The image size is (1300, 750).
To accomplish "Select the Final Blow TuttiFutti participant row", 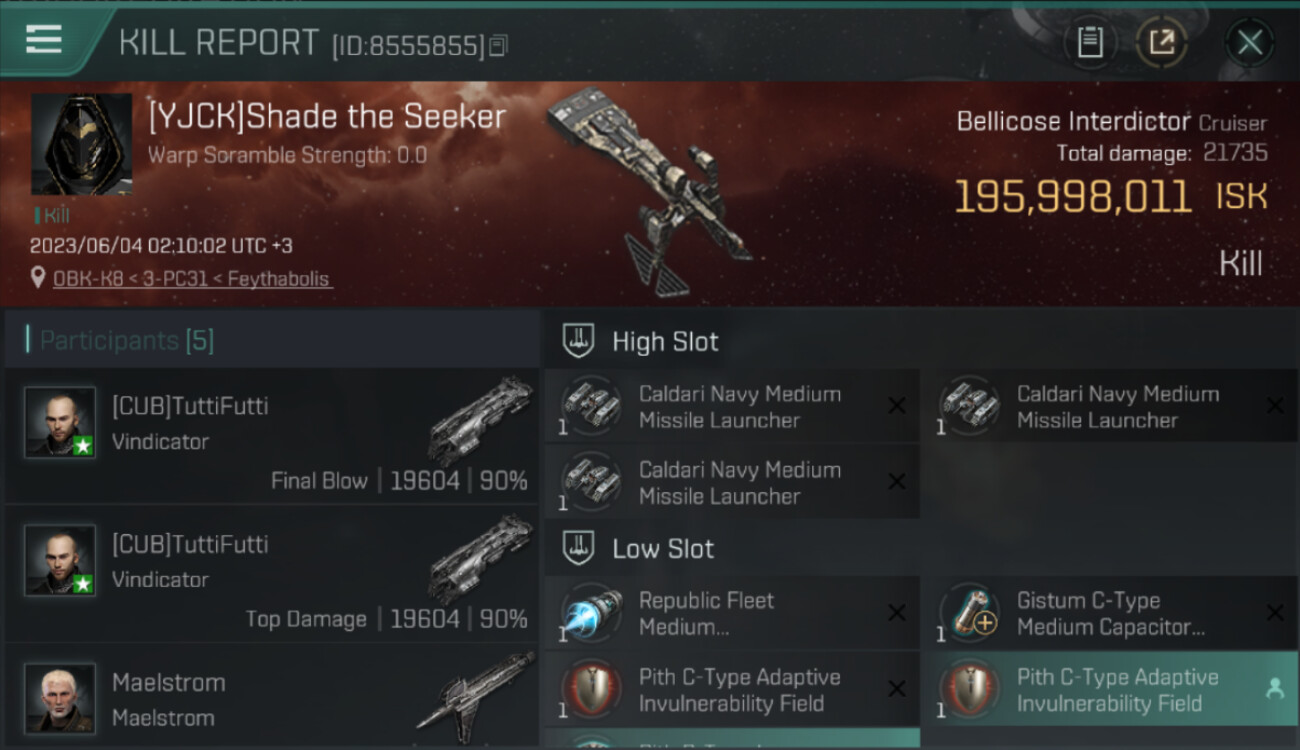I will [x=272, y=436].
